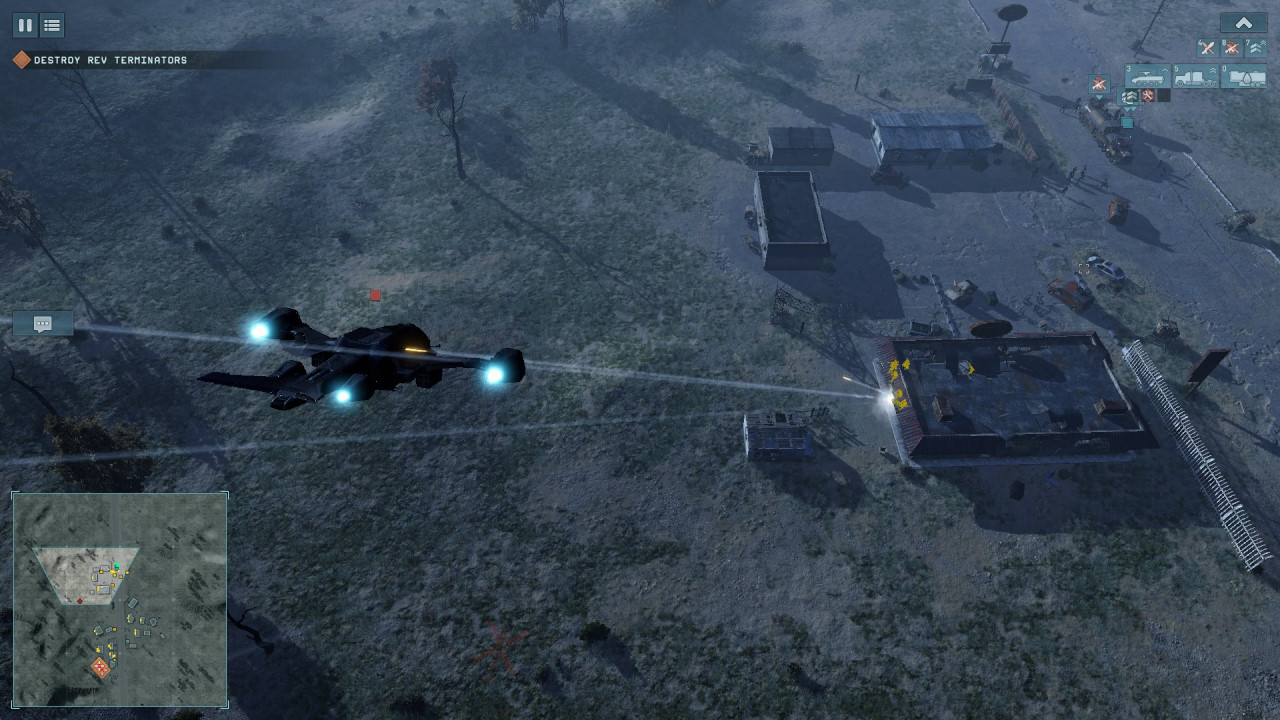
Task: Pause the game with the pause button
Action: (x=25, y=25)
